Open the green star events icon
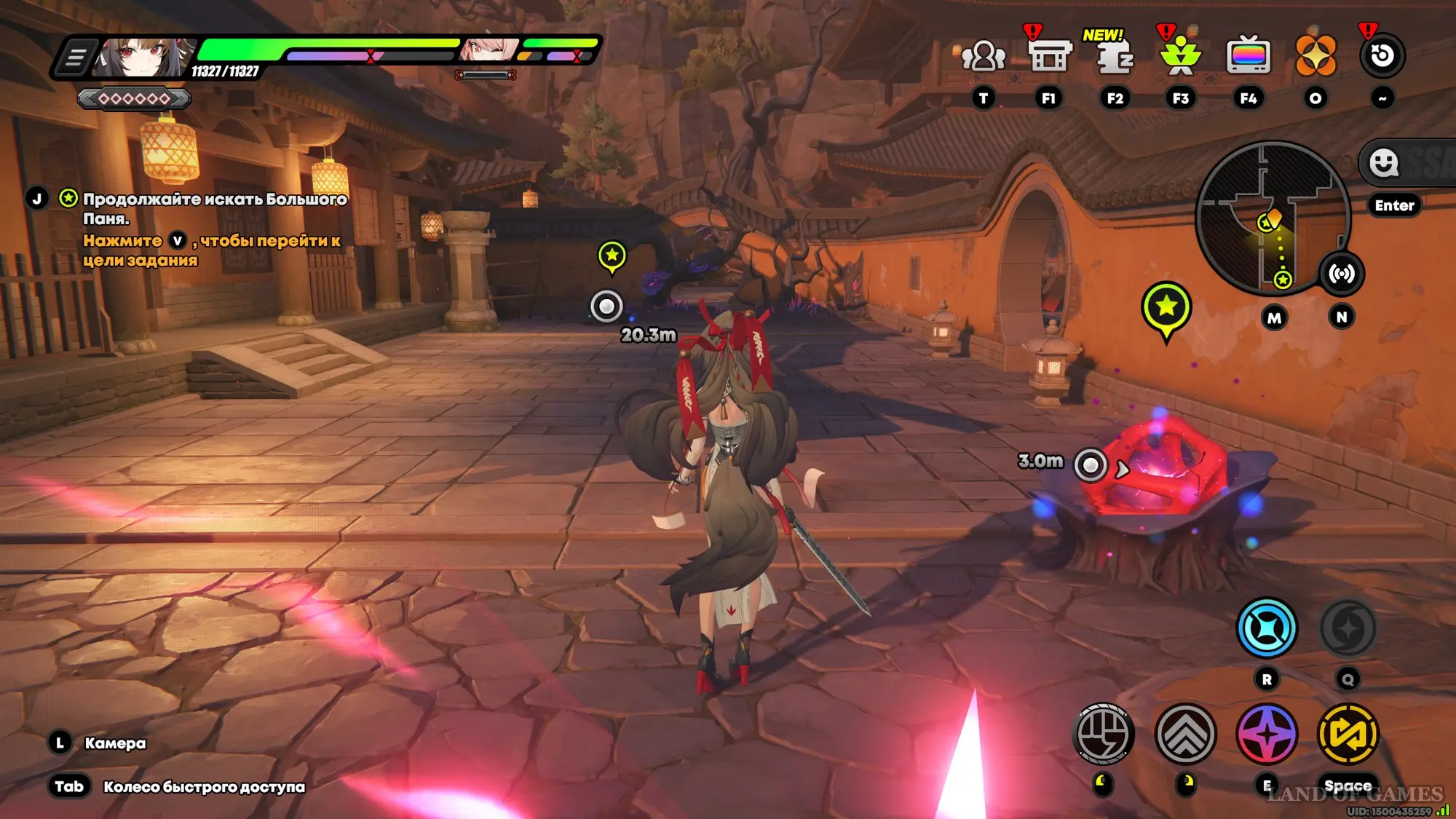The width and height of the screenshot is (1456, 819). [1181, 55]
